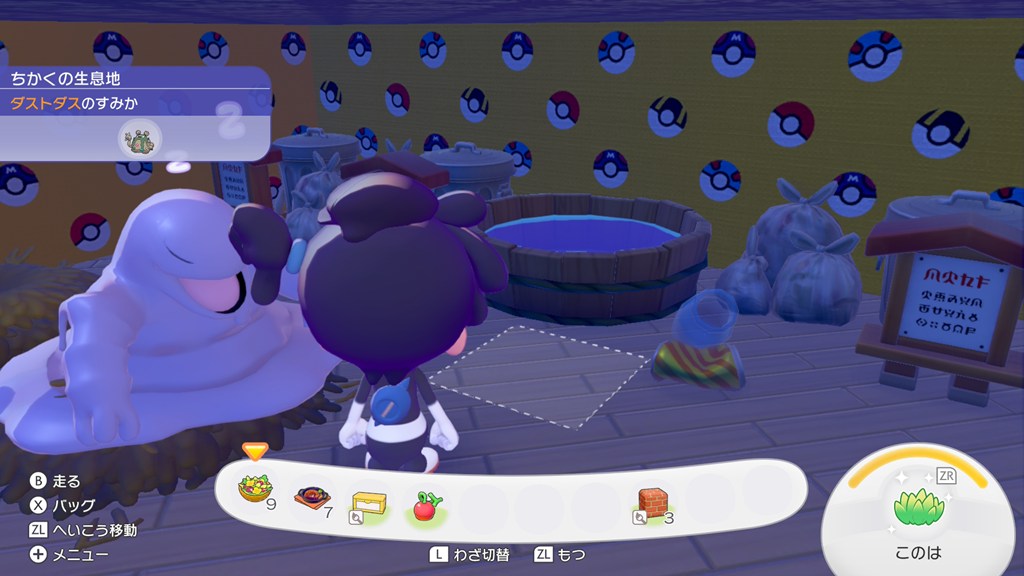The height and width of the screenshot is (576, 1024).
Task: Select the brick block slot
Action: pyautogui.click(x=651, y=502)
